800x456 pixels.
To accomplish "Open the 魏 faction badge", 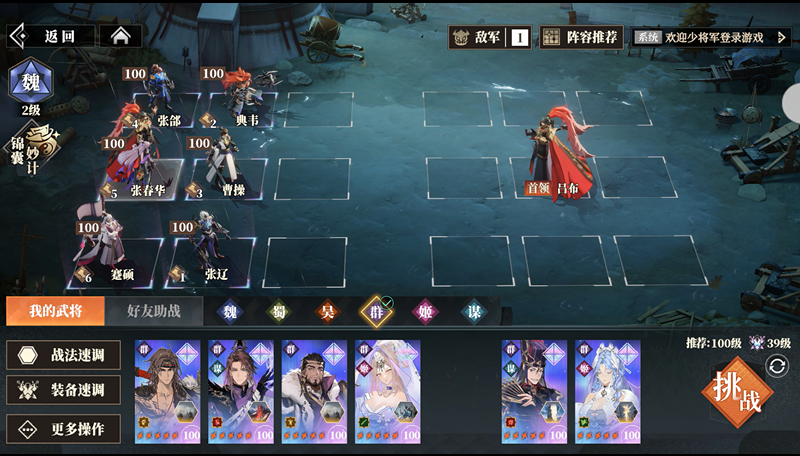I will coord(31,82).
